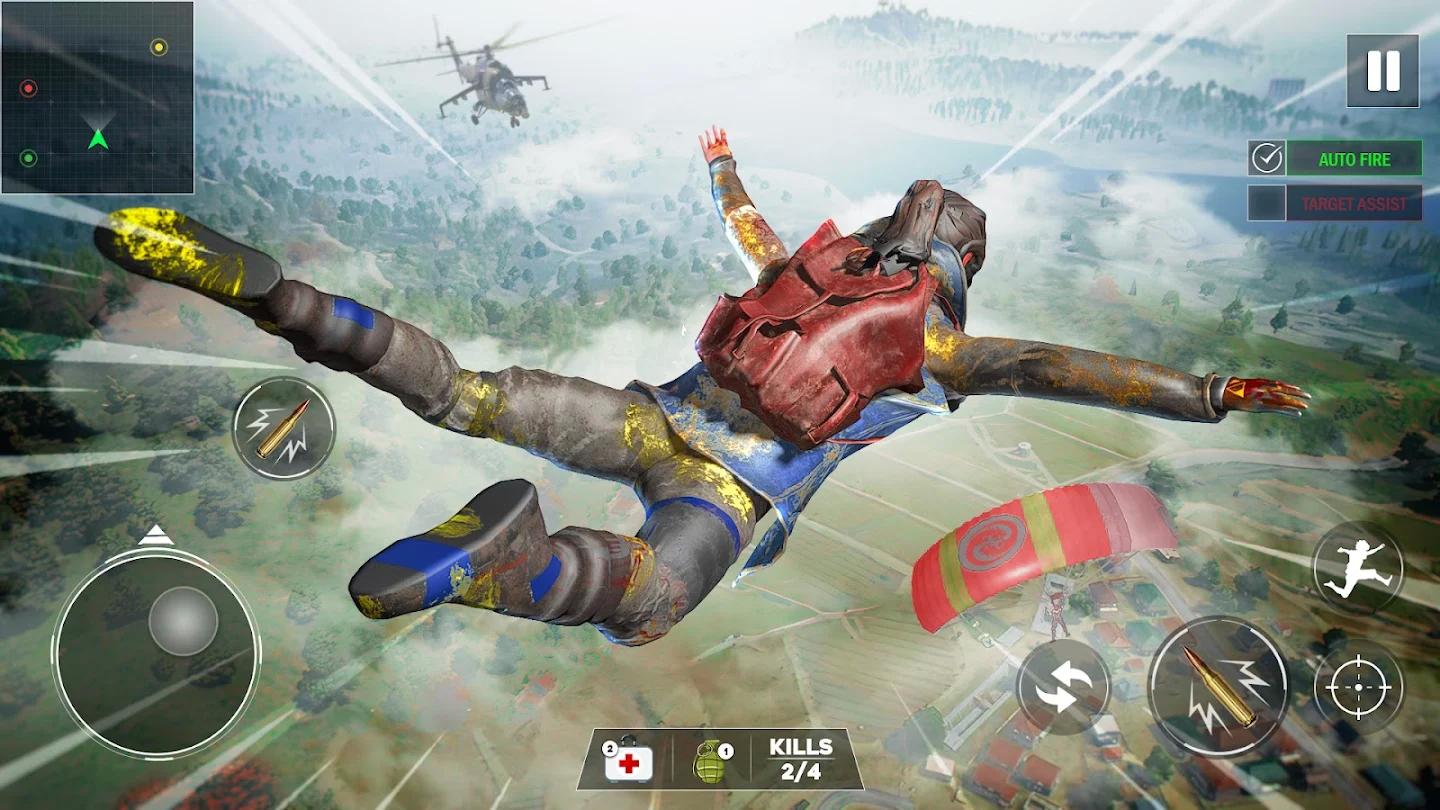Screen dimensions: 1440x810
Task: Uncheck the green AUTO FIRE checkmark box
Action: [x=1267, y=157]
